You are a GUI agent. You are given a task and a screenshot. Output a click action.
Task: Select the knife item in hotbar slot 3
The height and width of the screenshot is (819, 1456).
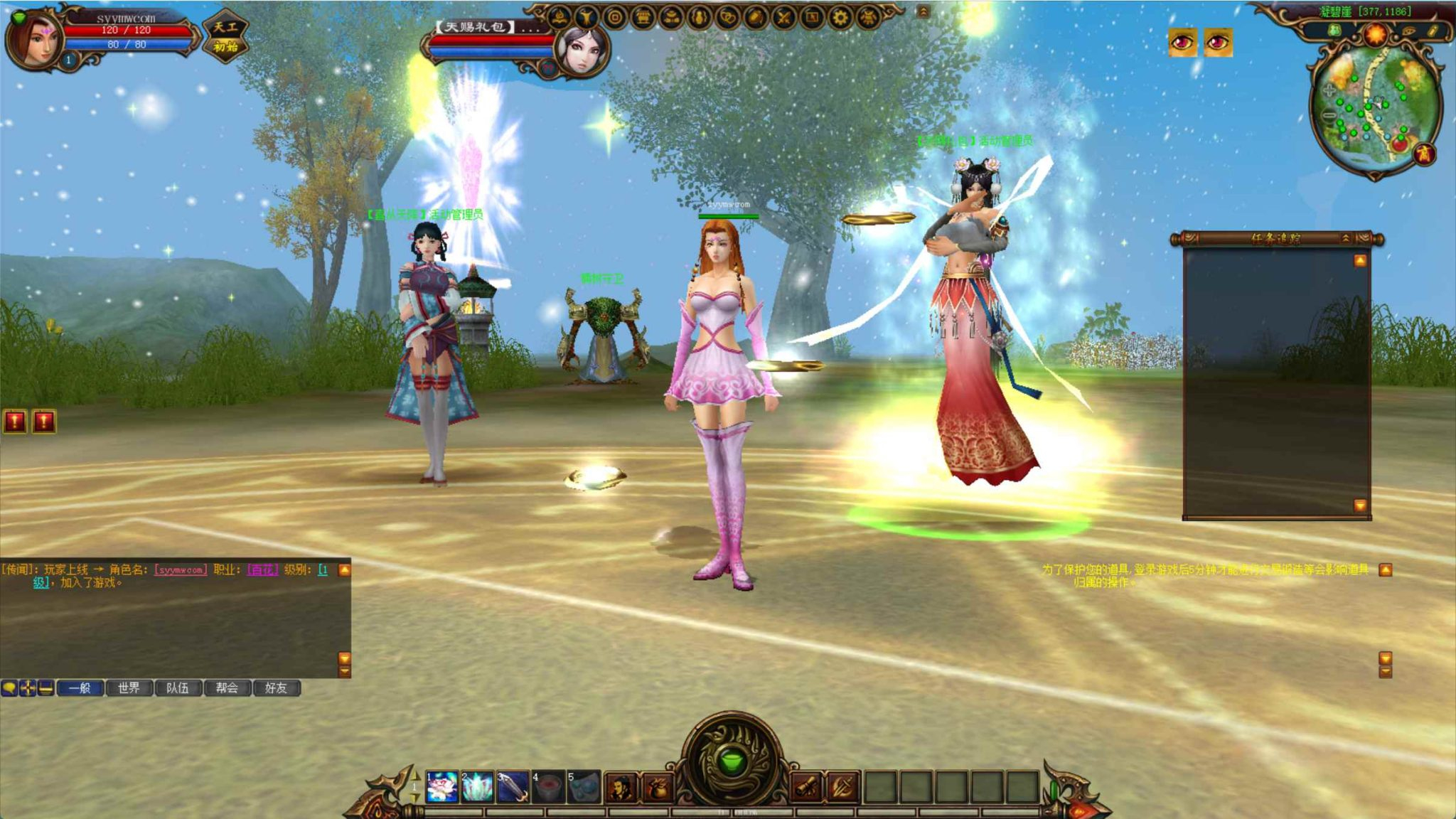[513, 786]
